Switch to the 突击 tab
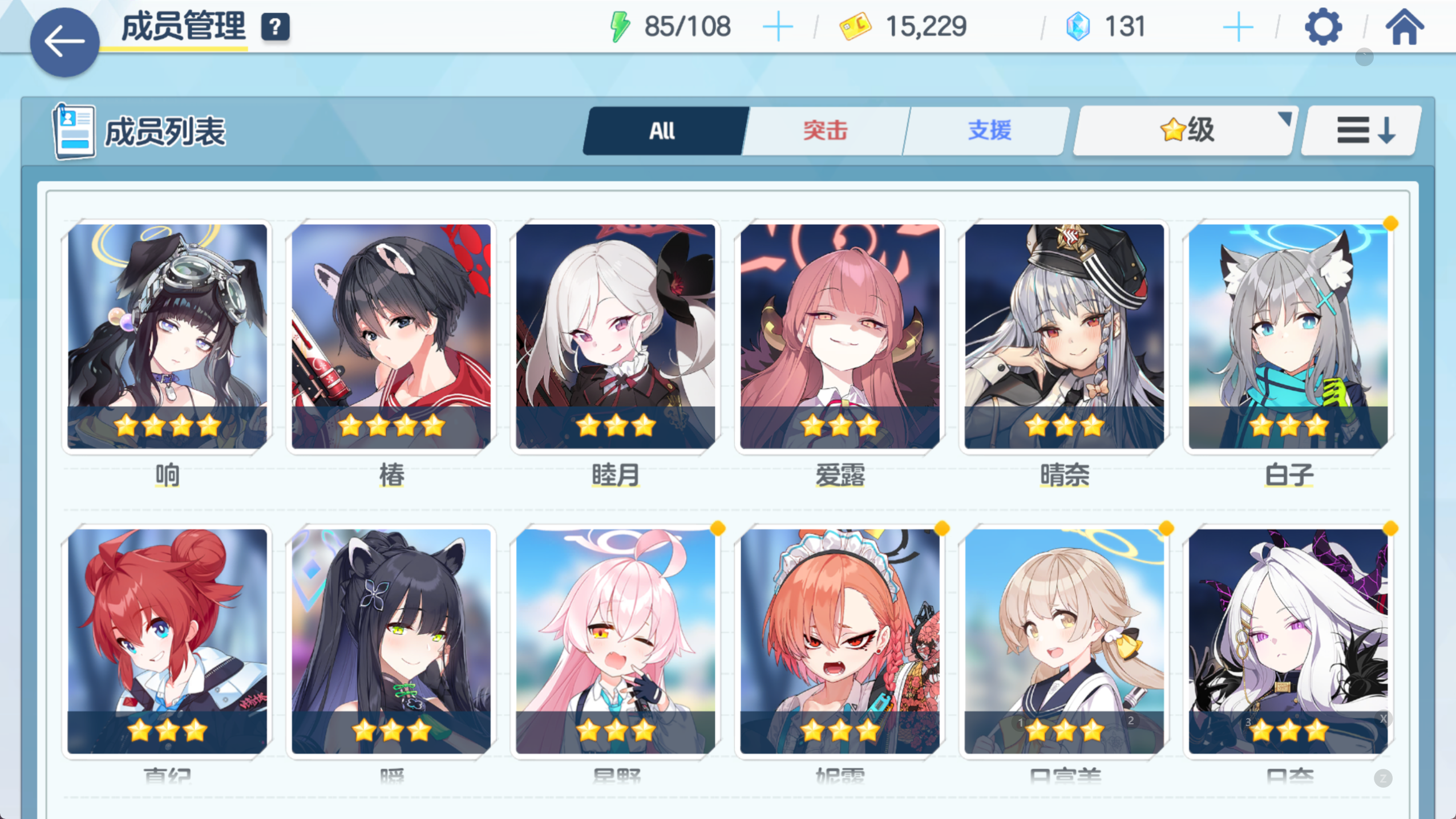The height and width of the screenshot is (819, 1456). point(824,130)
